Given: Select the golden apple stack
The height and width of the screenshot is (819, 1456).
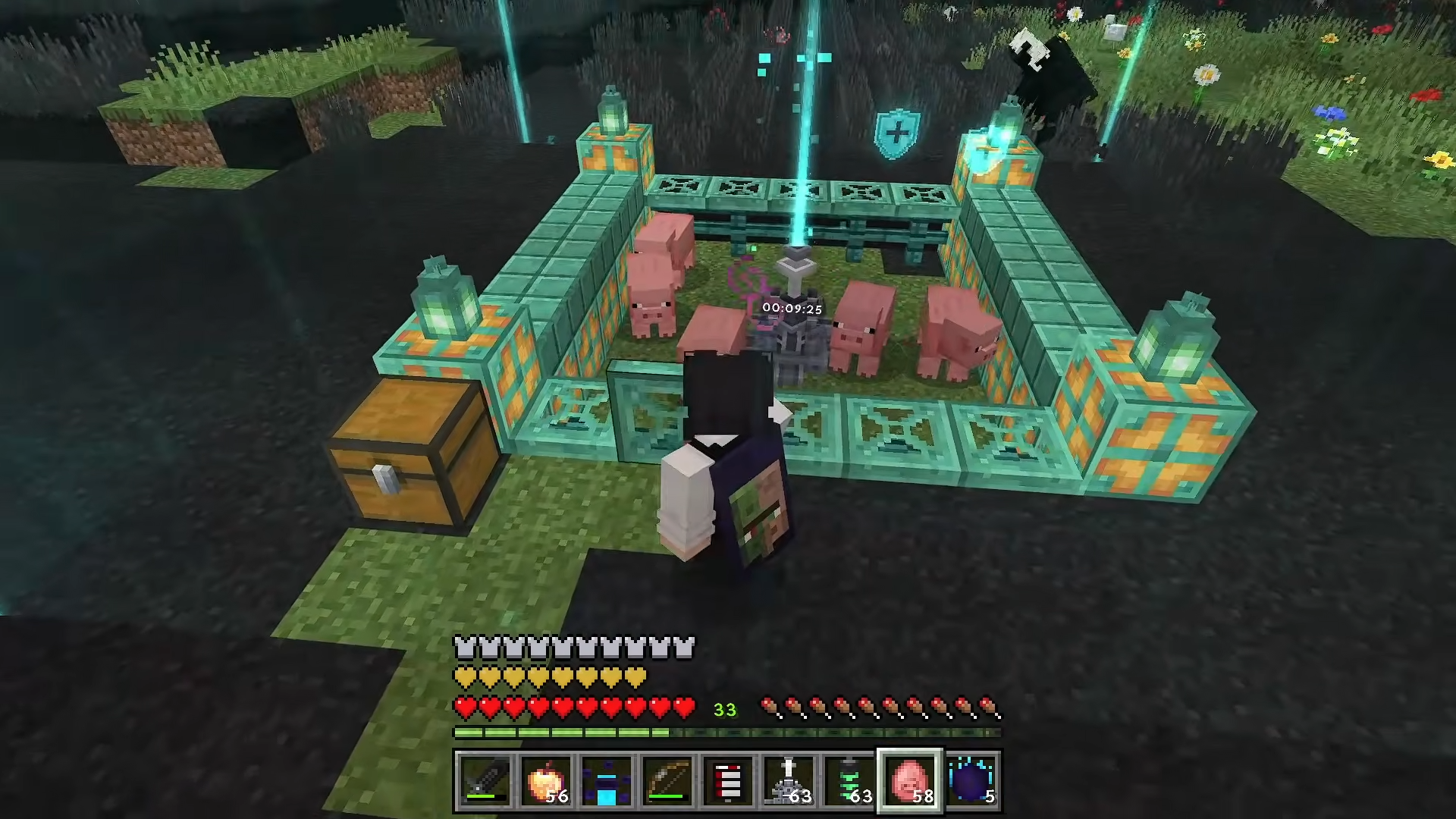Looking at the screenshot, I should pyautogui.click(x=546, y=781).
